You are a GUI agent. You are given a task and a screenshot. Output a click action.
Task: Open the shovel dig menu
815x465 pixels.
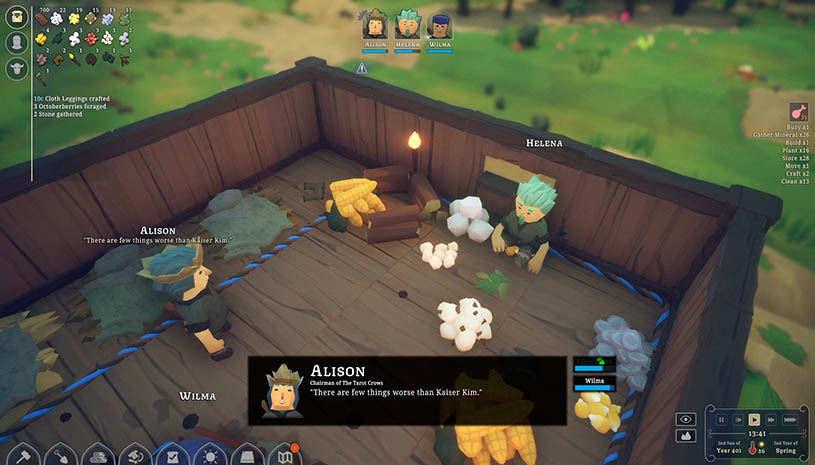point(59,455)
